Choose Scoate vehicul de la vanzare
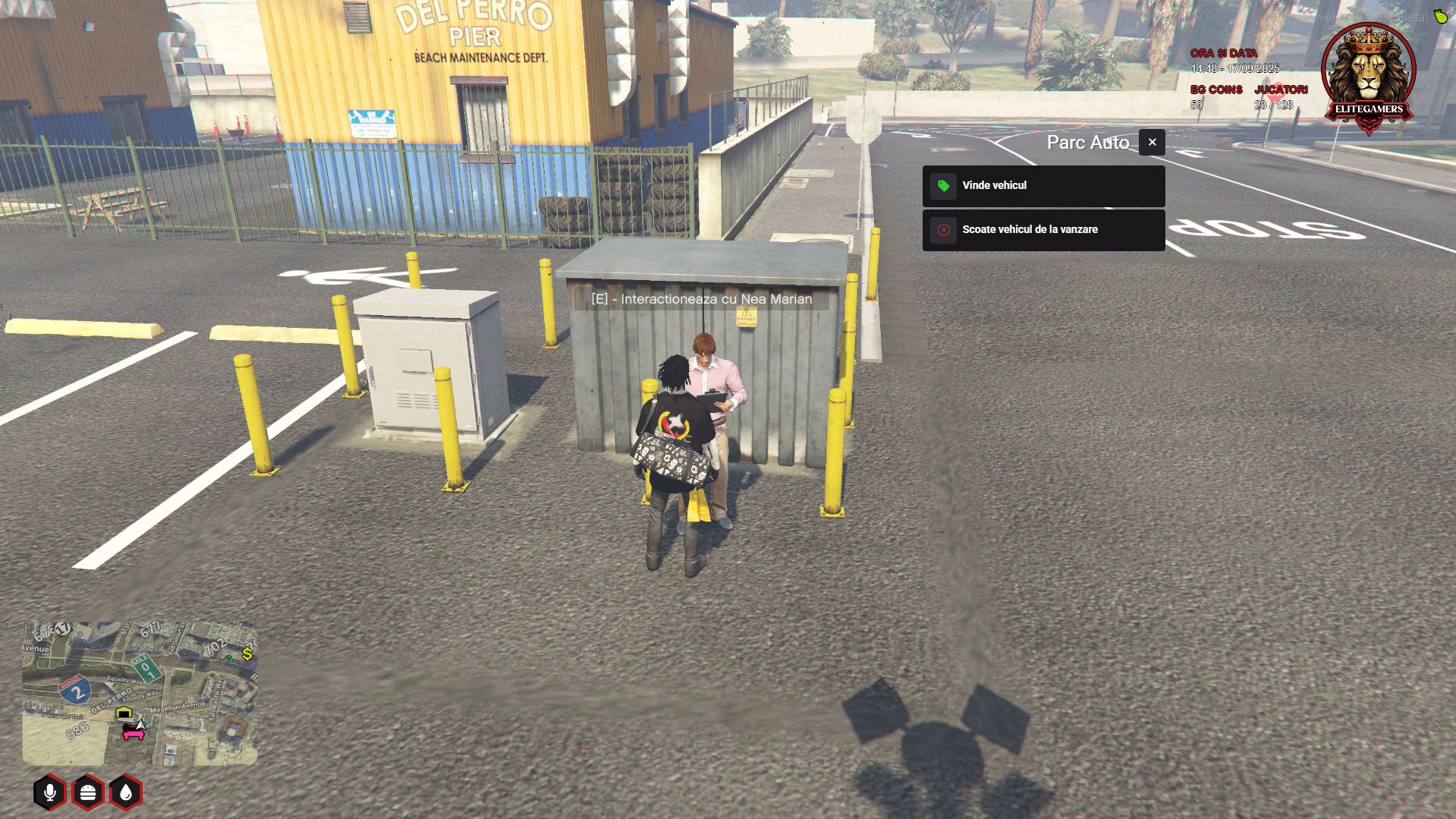The width and height of the screenshot is (1456, 819). 1043,230
